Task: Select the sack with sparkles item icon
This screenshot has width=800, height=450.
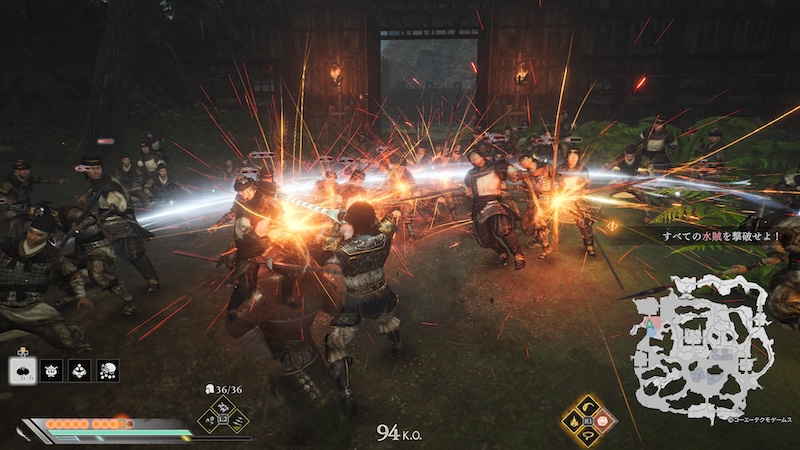Action: point(107,371)
